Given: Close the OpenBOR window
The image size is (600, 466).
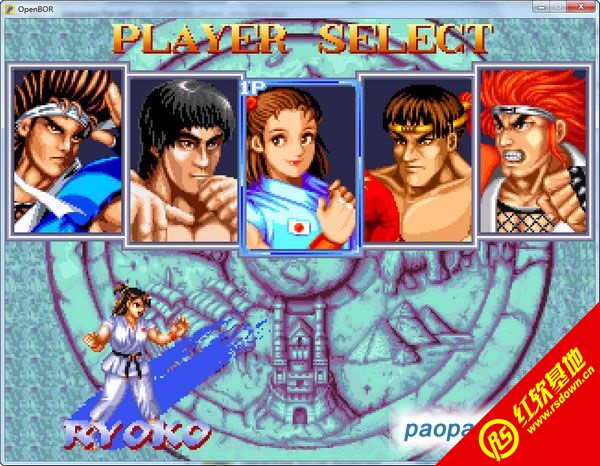Looking at the screenshot, I should point(578,7).
